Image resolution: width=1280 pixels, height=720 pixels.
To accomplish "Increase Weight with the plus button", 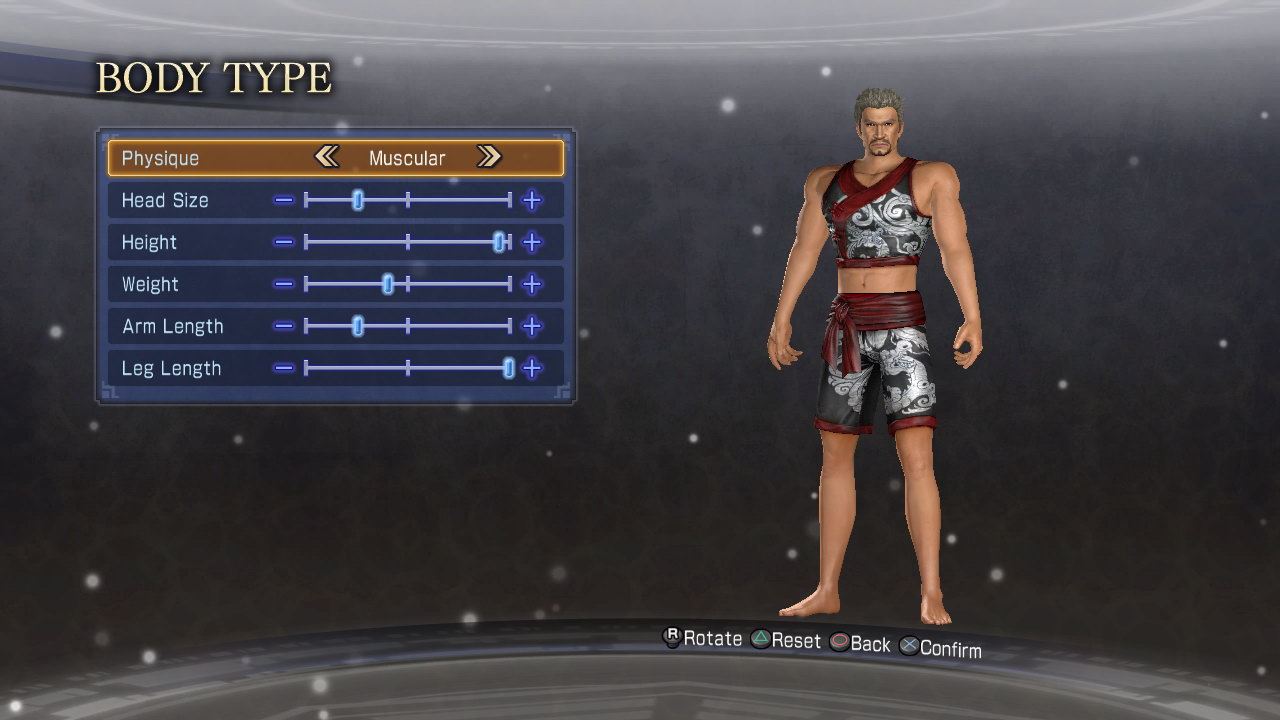I will click(x=532, y=284).
